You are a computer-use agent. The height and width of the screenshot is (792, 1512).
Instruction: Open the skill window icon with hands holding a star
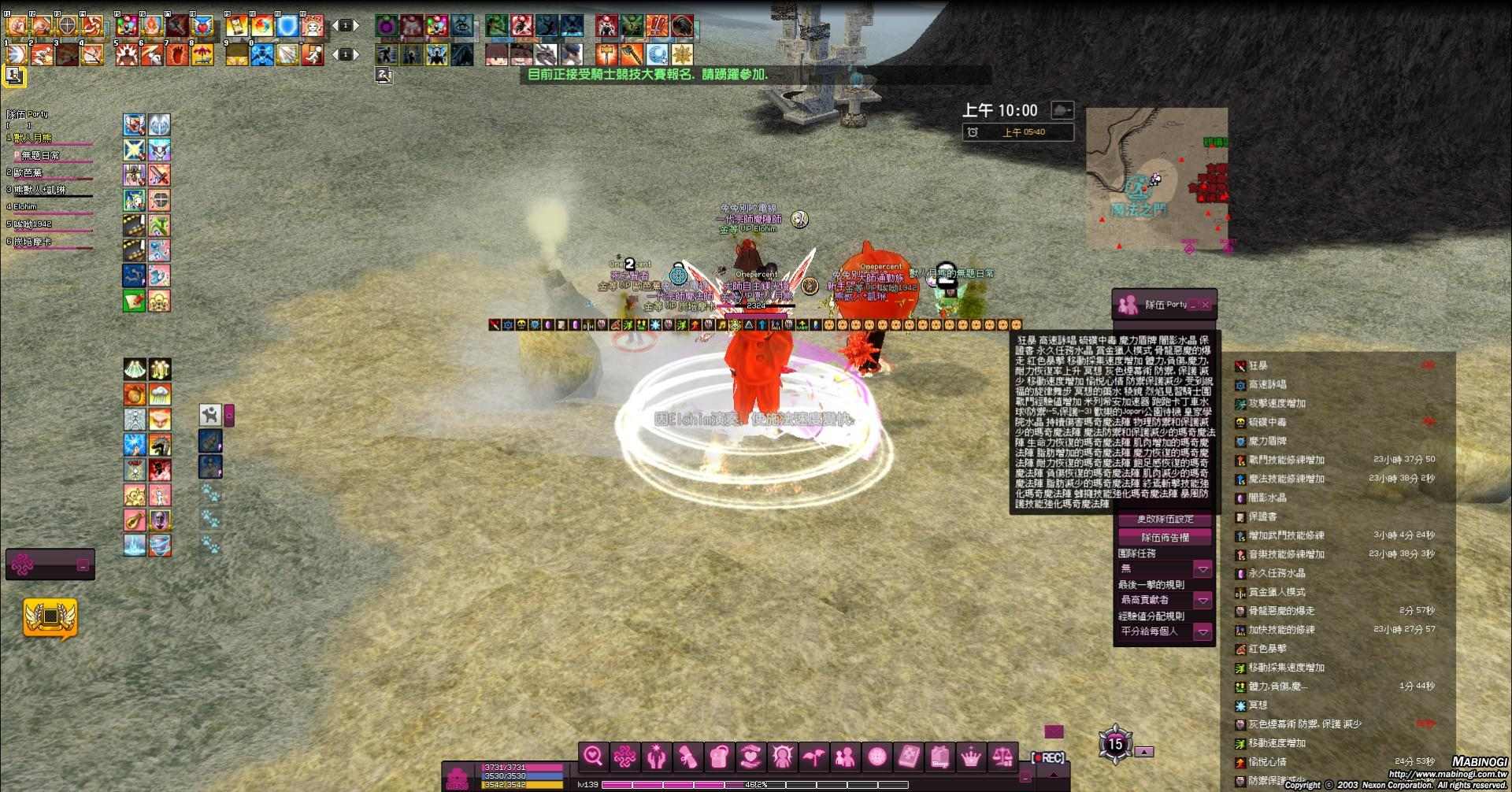657,757
